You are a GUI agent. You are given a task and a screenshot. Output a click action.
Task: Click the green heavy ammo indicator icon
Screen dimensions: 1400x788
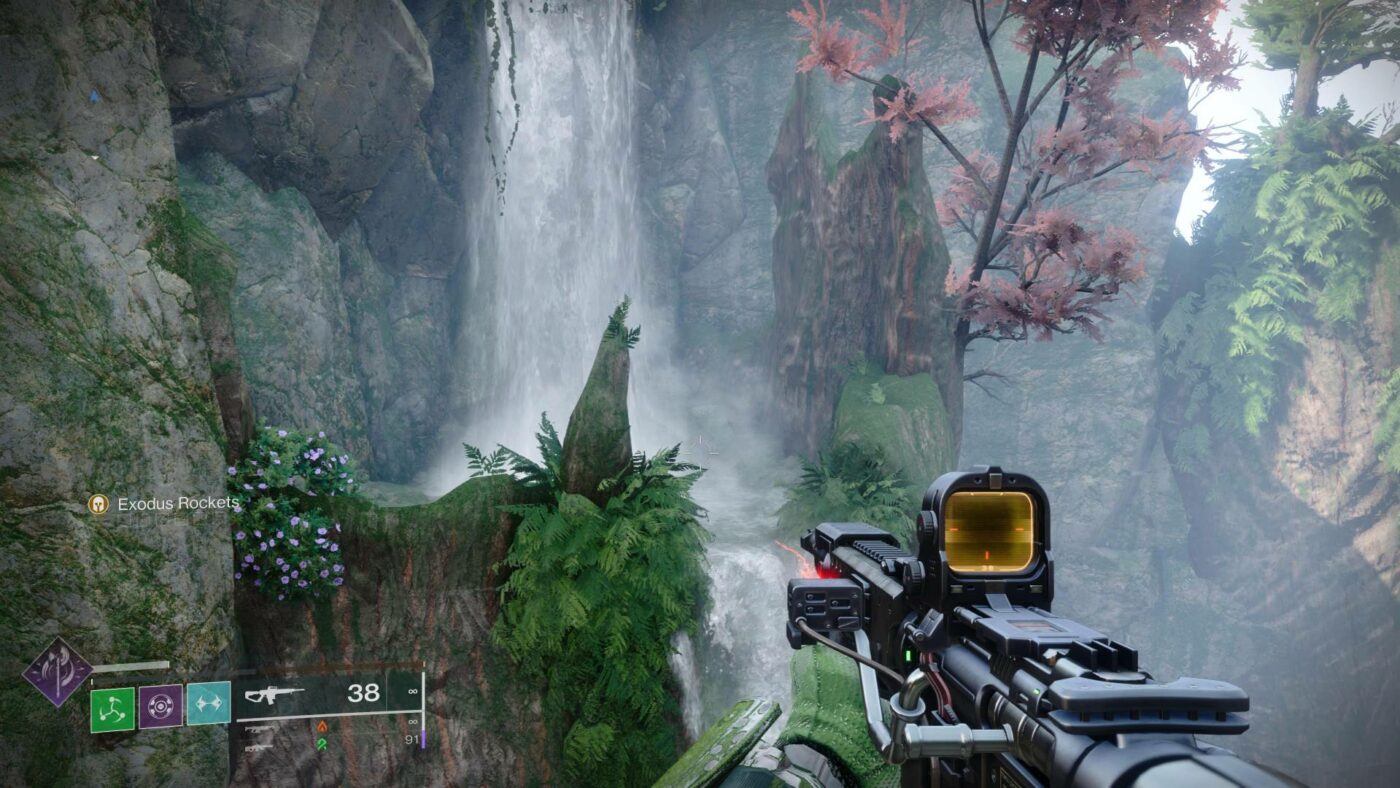point(322,743)
